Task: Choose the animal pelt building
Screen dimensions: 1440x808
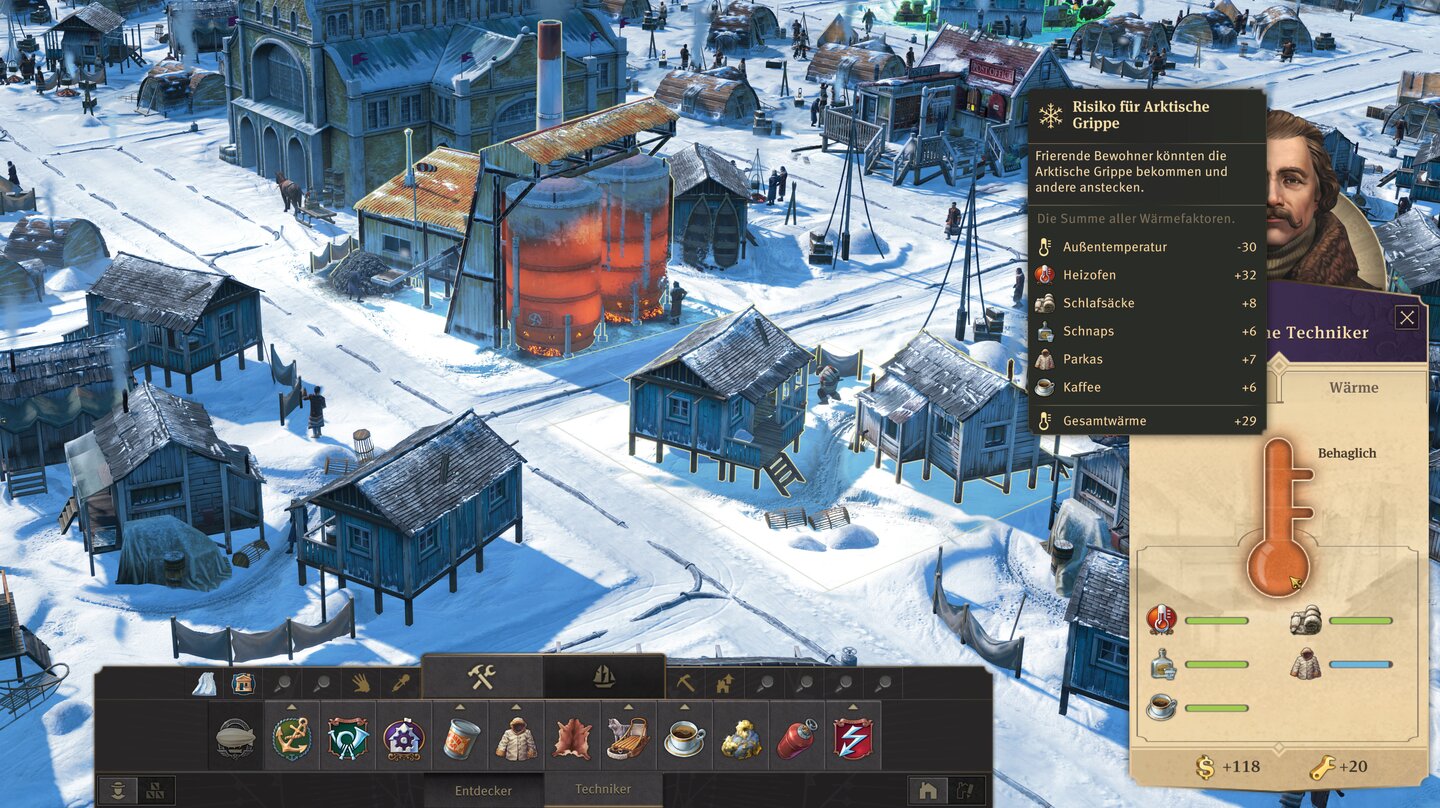Action: point(573,738)
